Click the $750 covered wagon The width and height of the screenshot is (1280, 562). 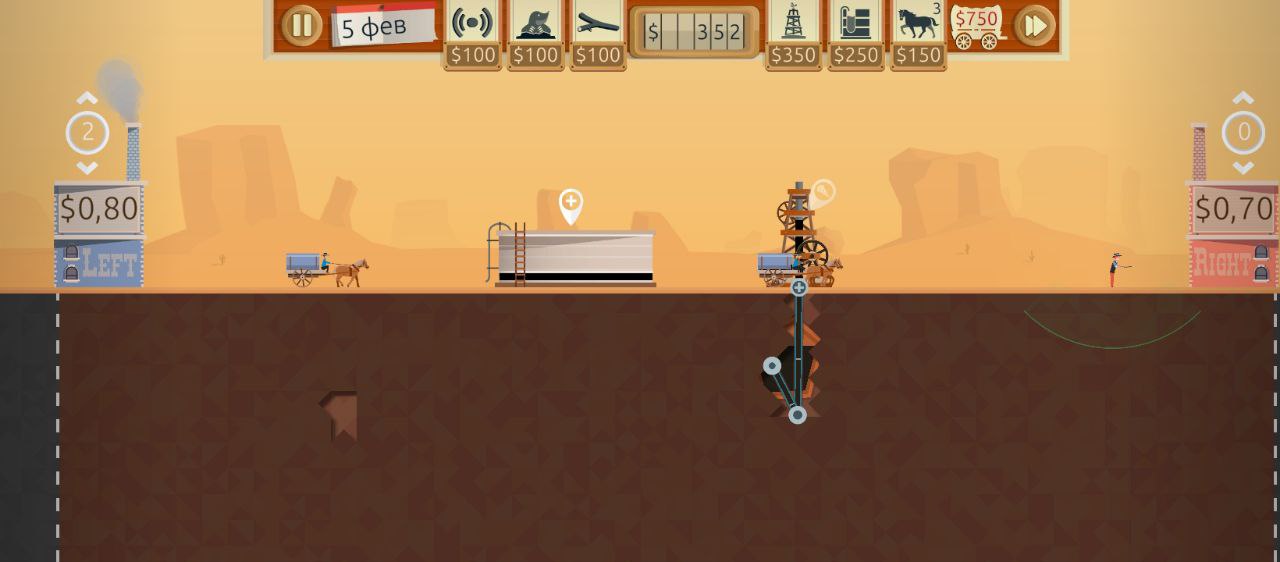click(976, 27)
